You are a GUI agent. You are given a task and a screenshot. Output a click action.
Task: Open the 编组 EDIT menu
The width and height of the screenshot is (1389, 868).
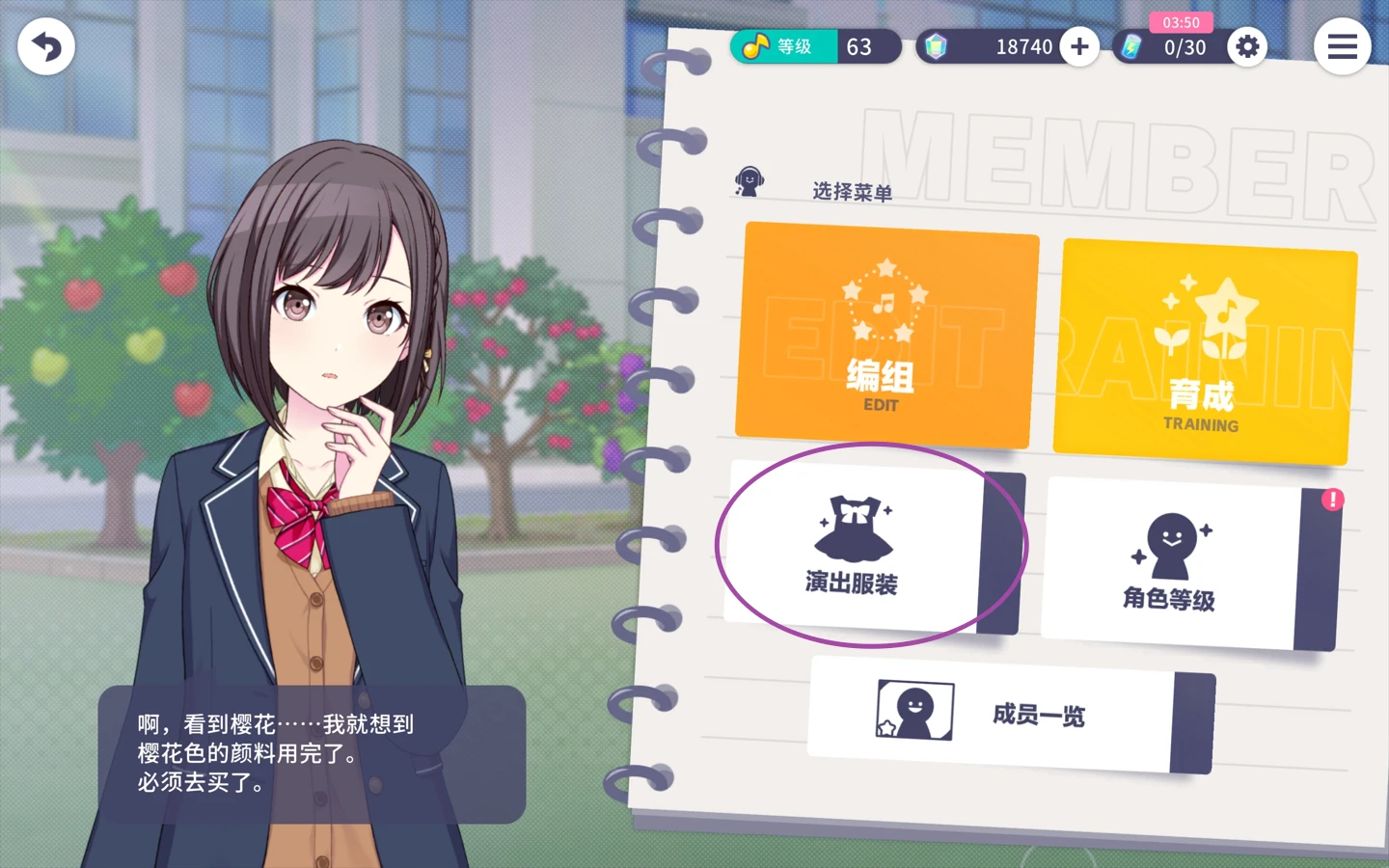[885, 337]
